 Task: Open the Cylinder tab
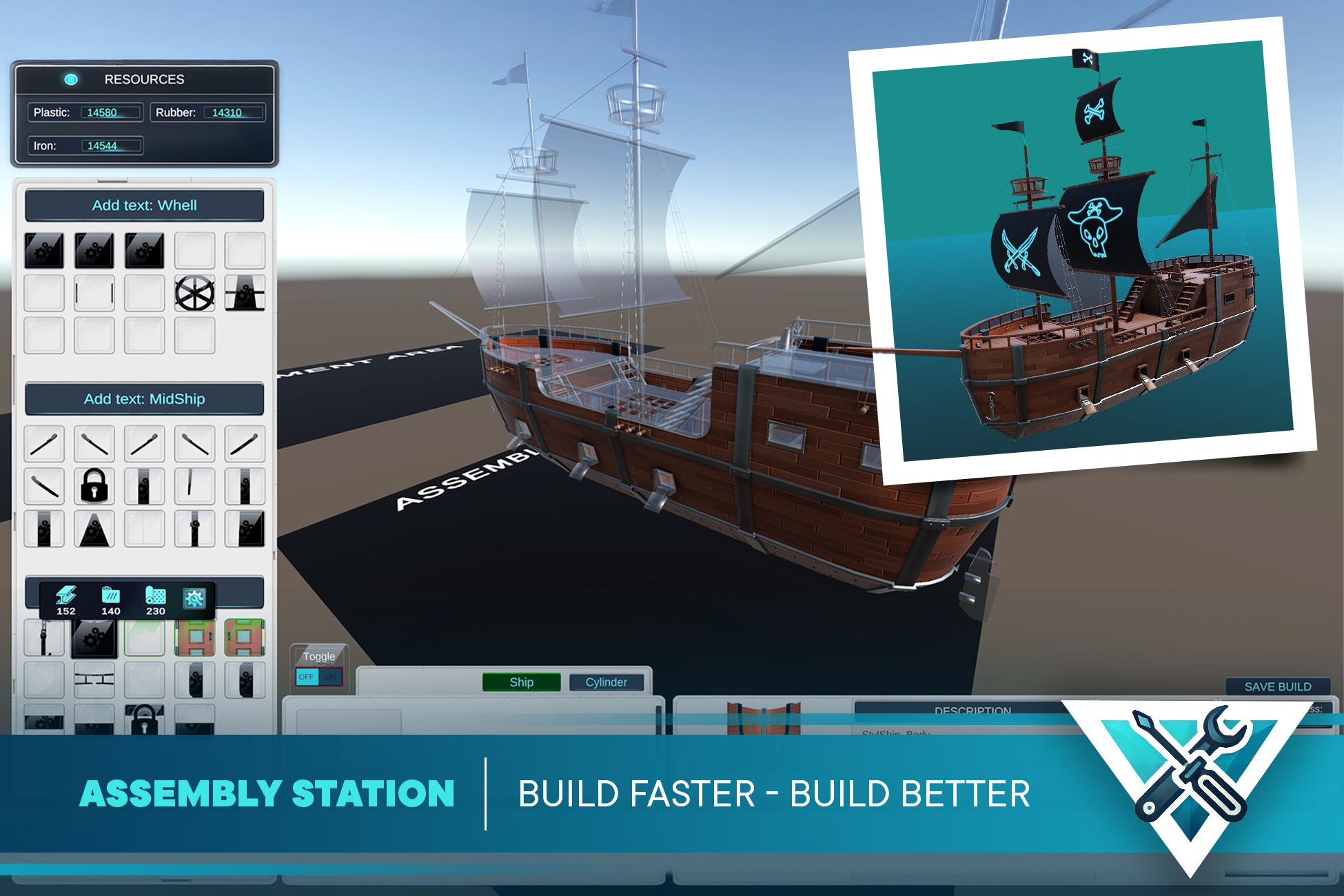click(x=607, y=682)
